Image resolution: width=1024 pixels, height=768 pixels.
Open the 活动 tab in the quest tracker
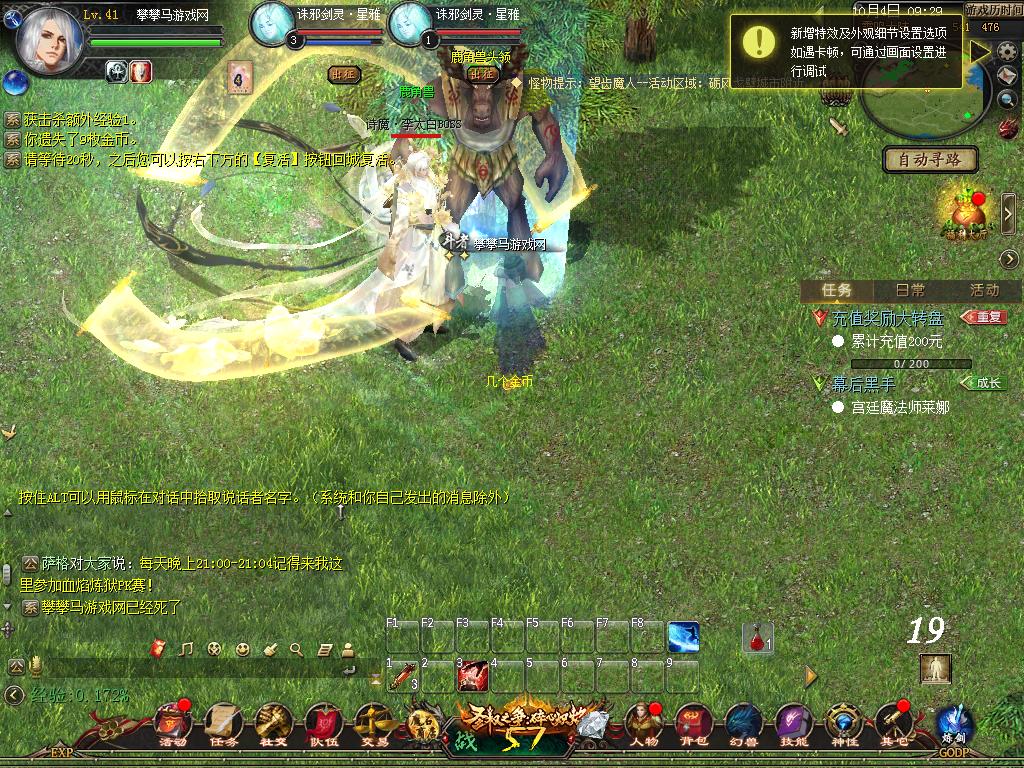(984, 290)
